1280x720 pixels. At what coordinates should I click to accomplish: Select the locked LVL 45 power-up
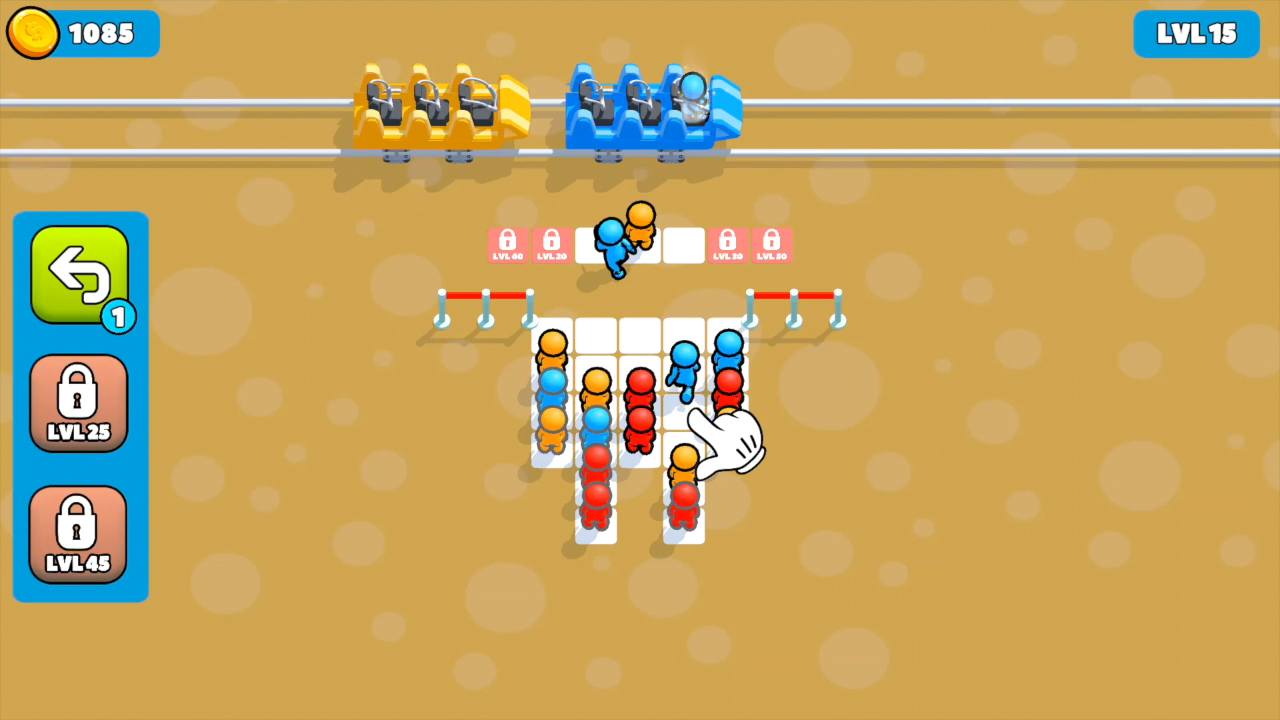(x=79, y=533)
